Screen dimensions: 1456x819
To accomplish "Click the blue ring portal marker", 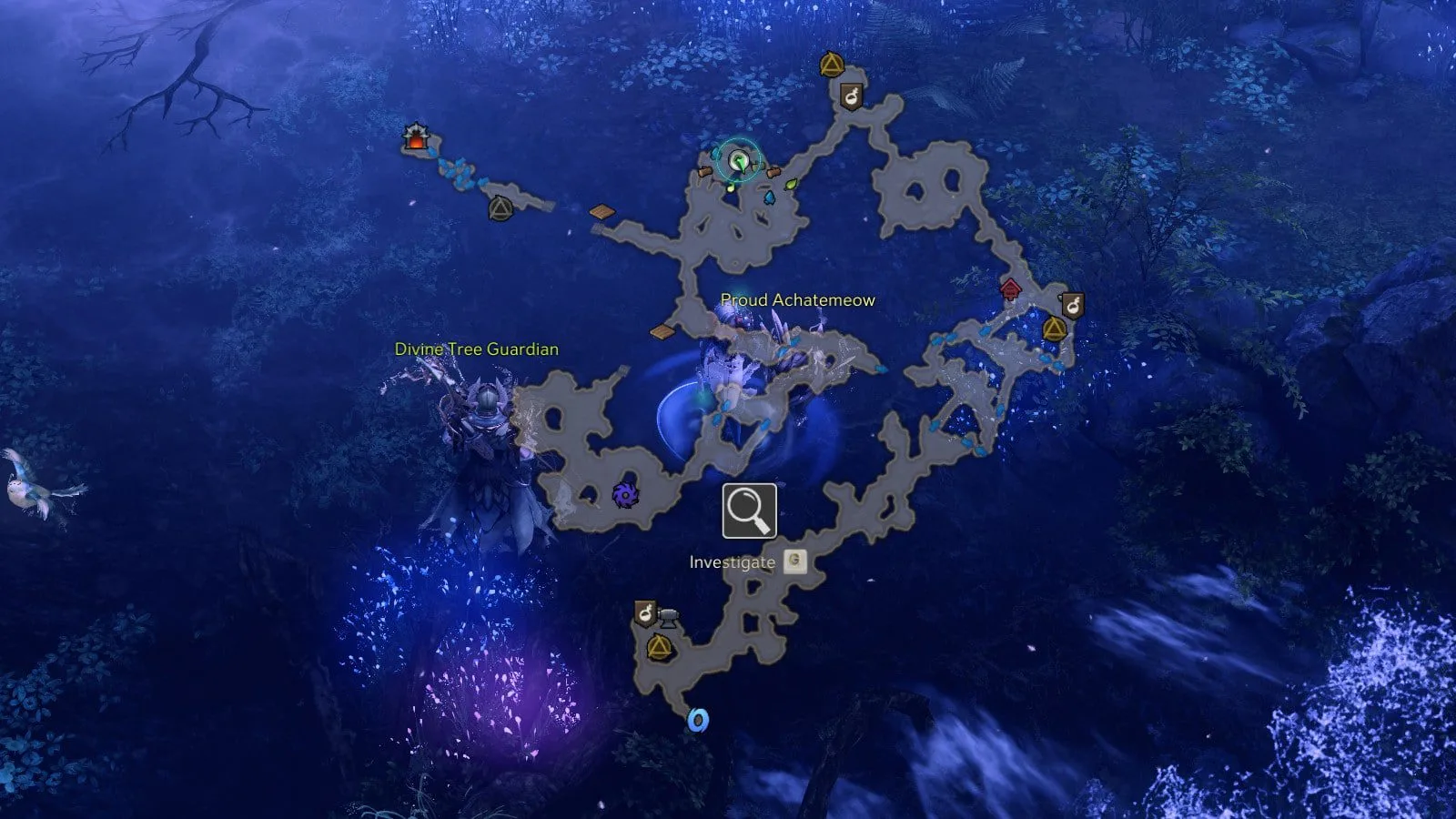I will 698,721.
